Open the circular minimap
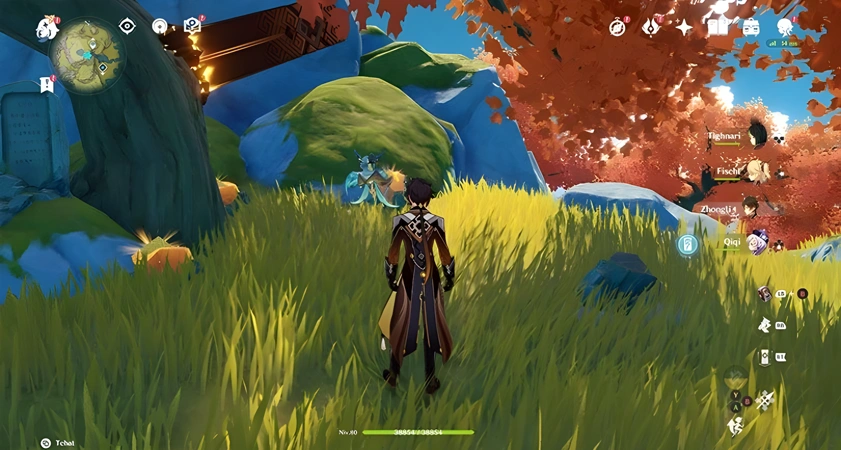The image size is (841, 450). click(x=87, y=55)
